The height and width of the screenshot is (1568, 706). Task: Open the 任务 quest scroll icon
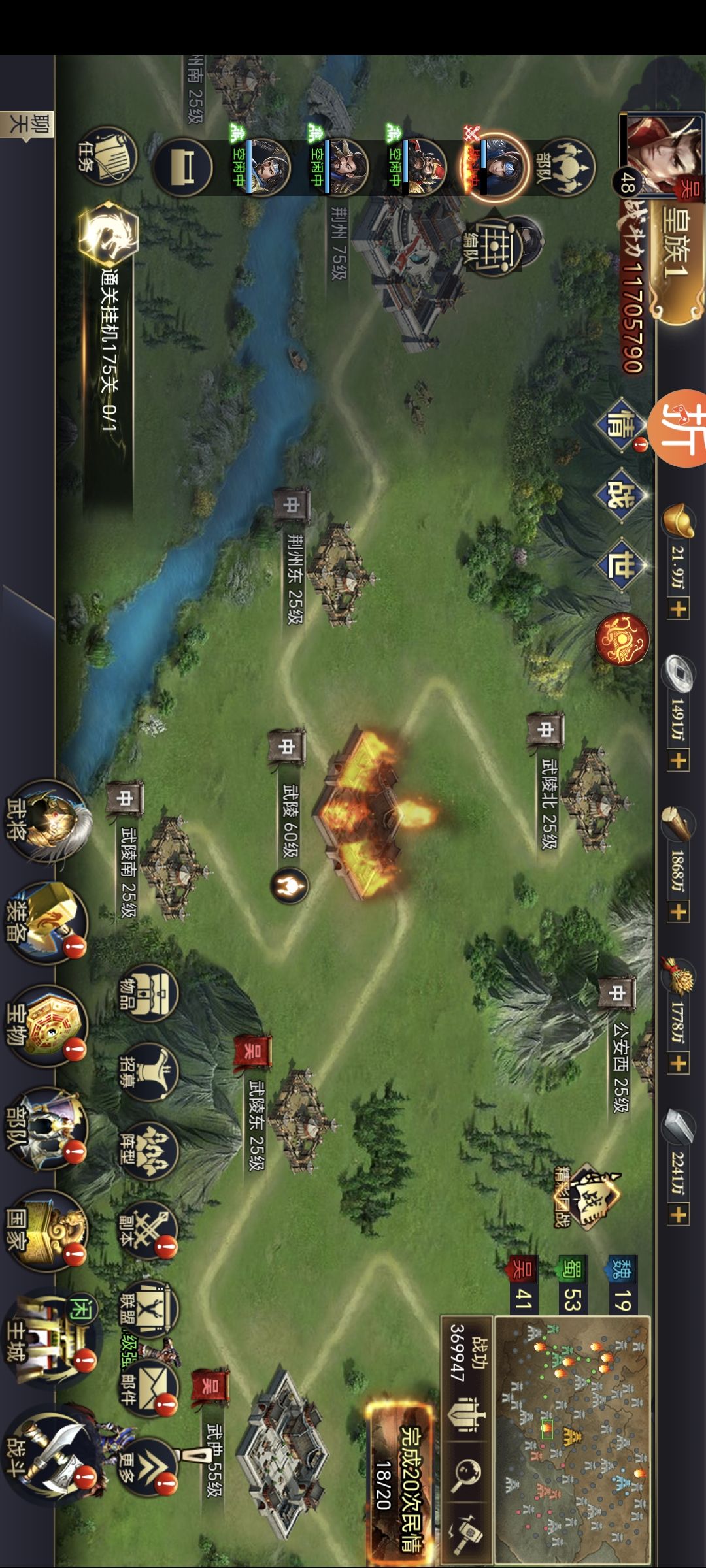coord(109,156)
